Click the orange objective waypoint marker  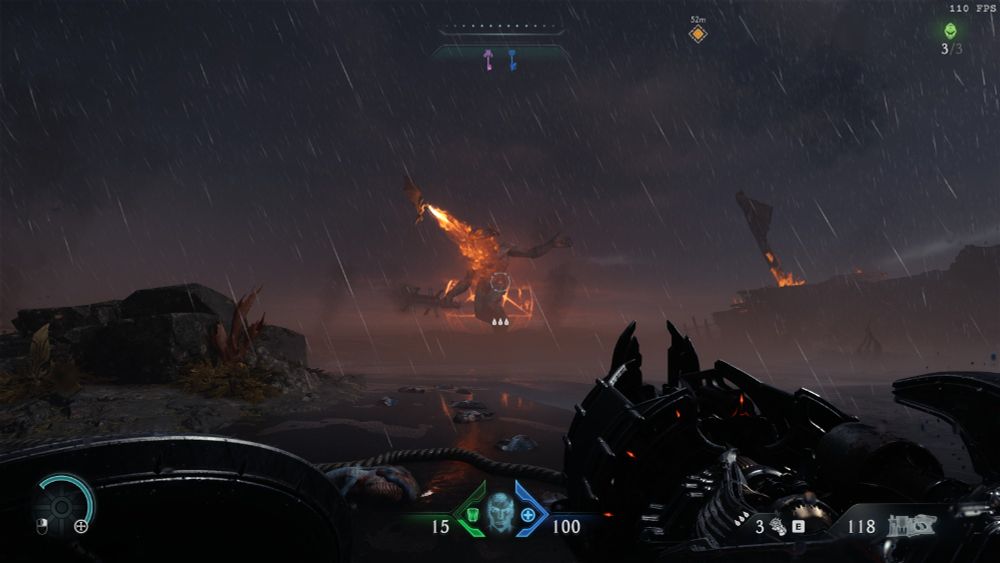point(697,34)
